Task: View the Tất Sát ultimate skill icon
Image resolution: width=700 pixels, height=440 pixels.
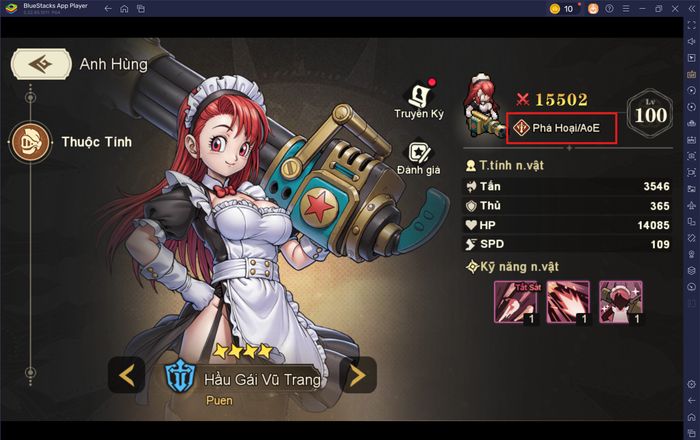Action: click(514, 301)
